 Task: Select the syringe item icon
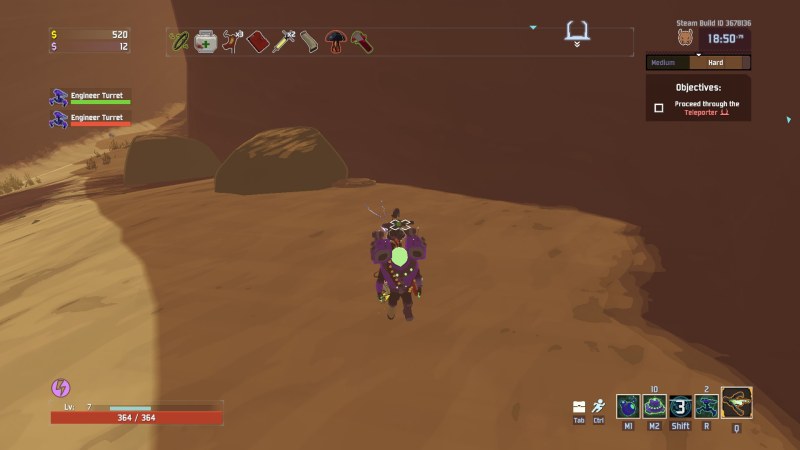tap(284, 42)
